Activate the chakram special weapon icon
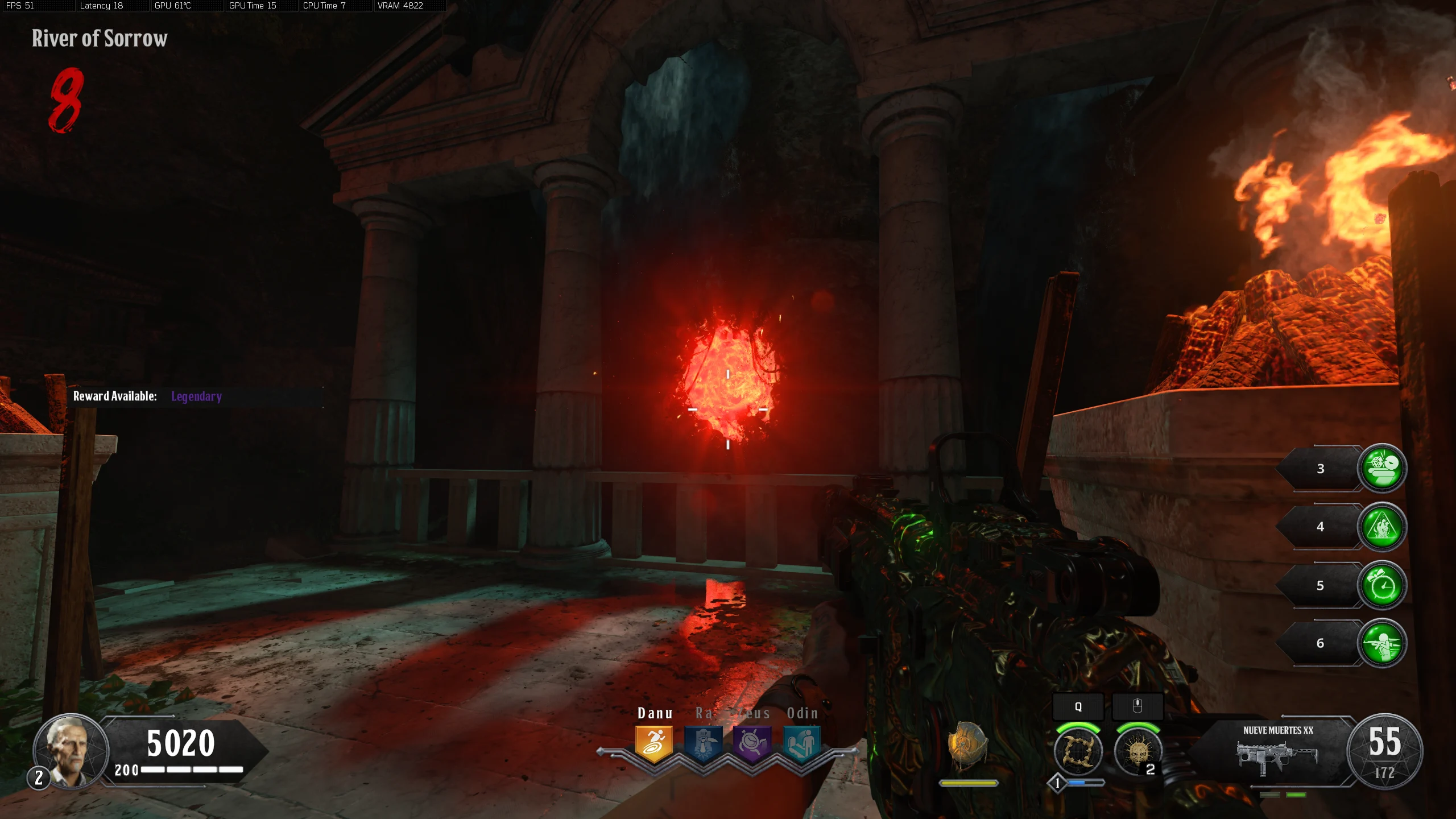The height and width of the screenshot is (819, 1456). click(x=1078, y=751)
